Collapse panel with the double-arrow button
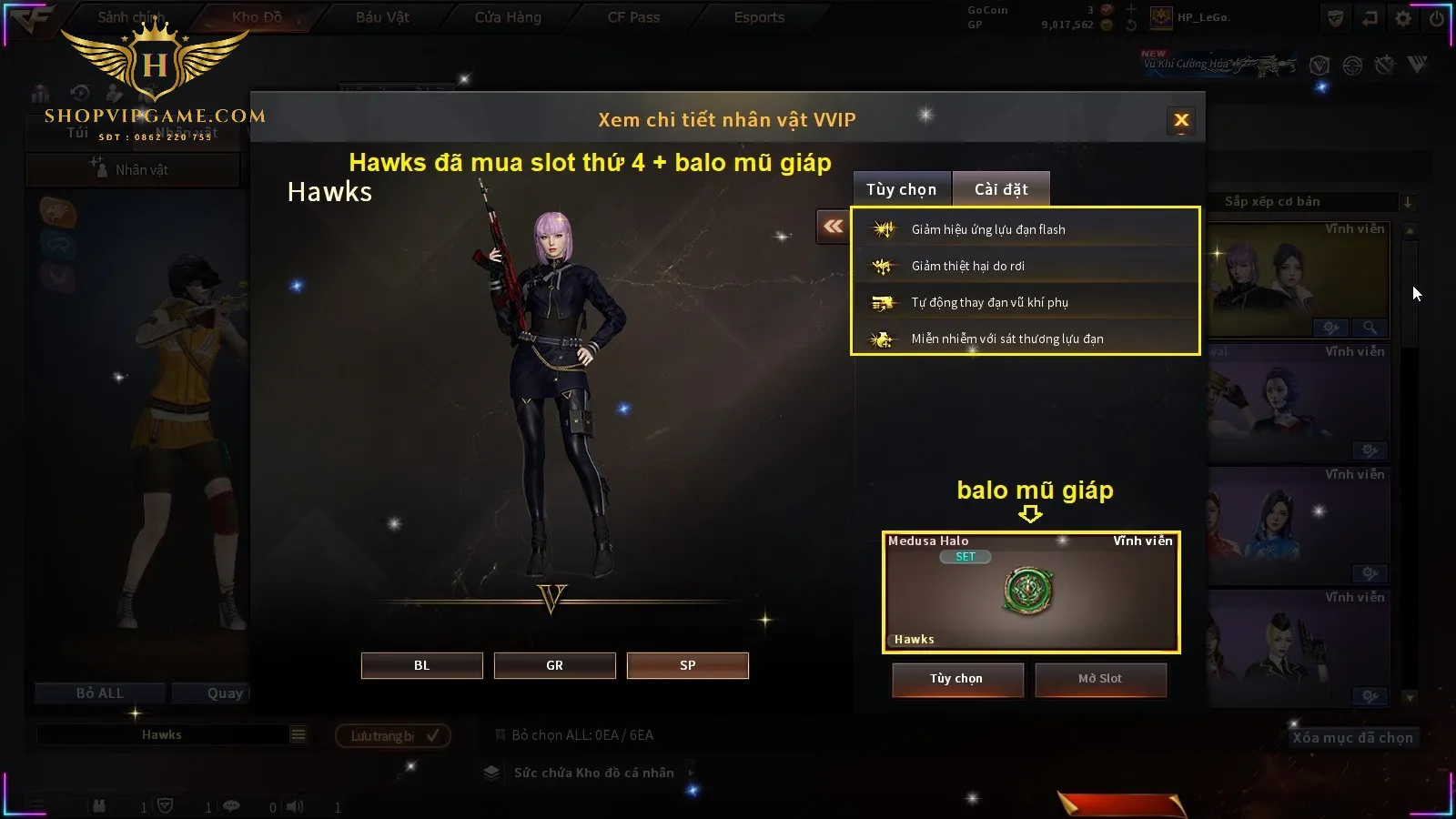The image size is (1456, 819). pos(833,227)
